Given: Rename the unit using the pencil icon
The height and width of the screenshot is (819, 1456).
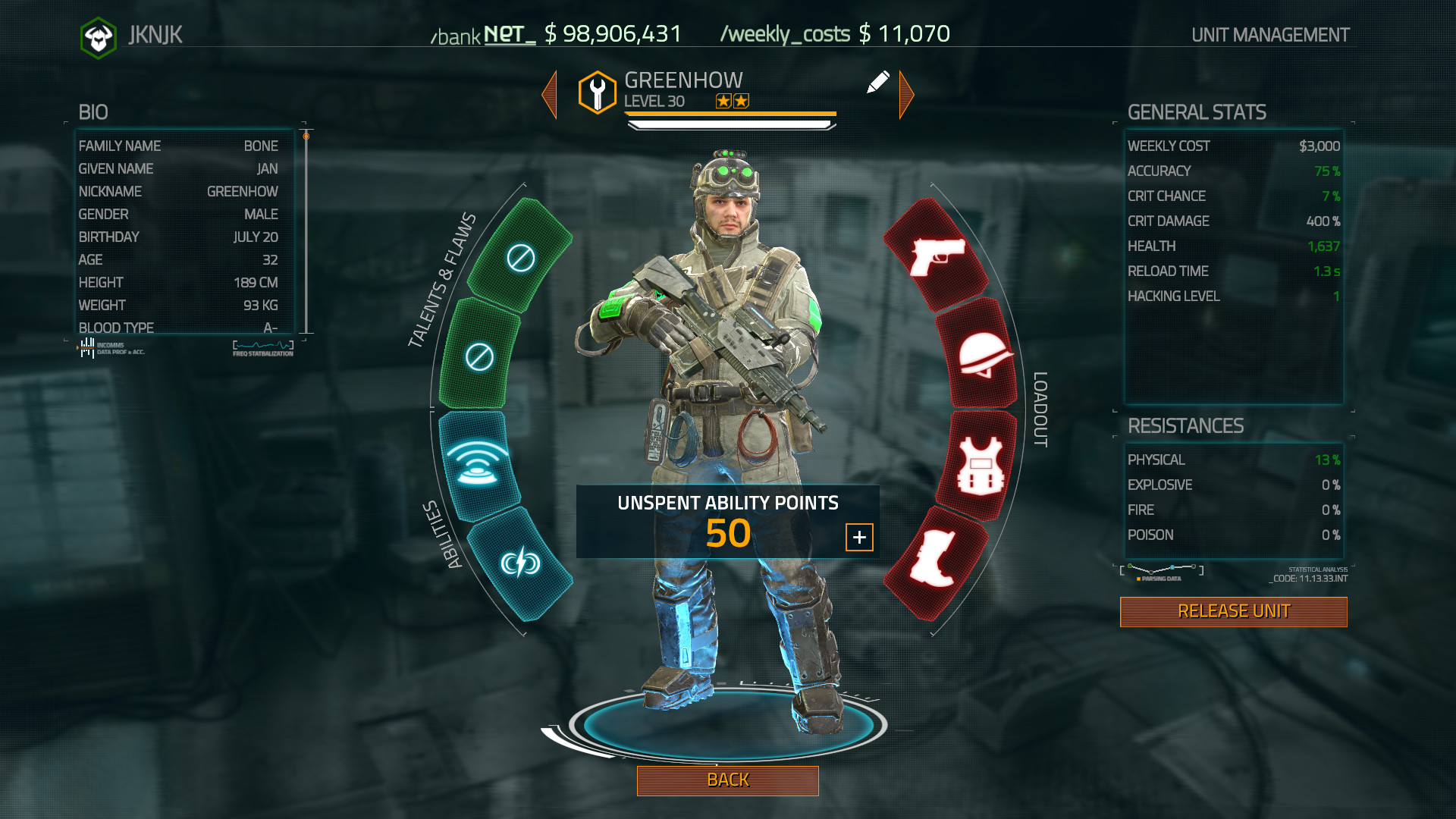Looking at the screenshot, I should [879, 83].
